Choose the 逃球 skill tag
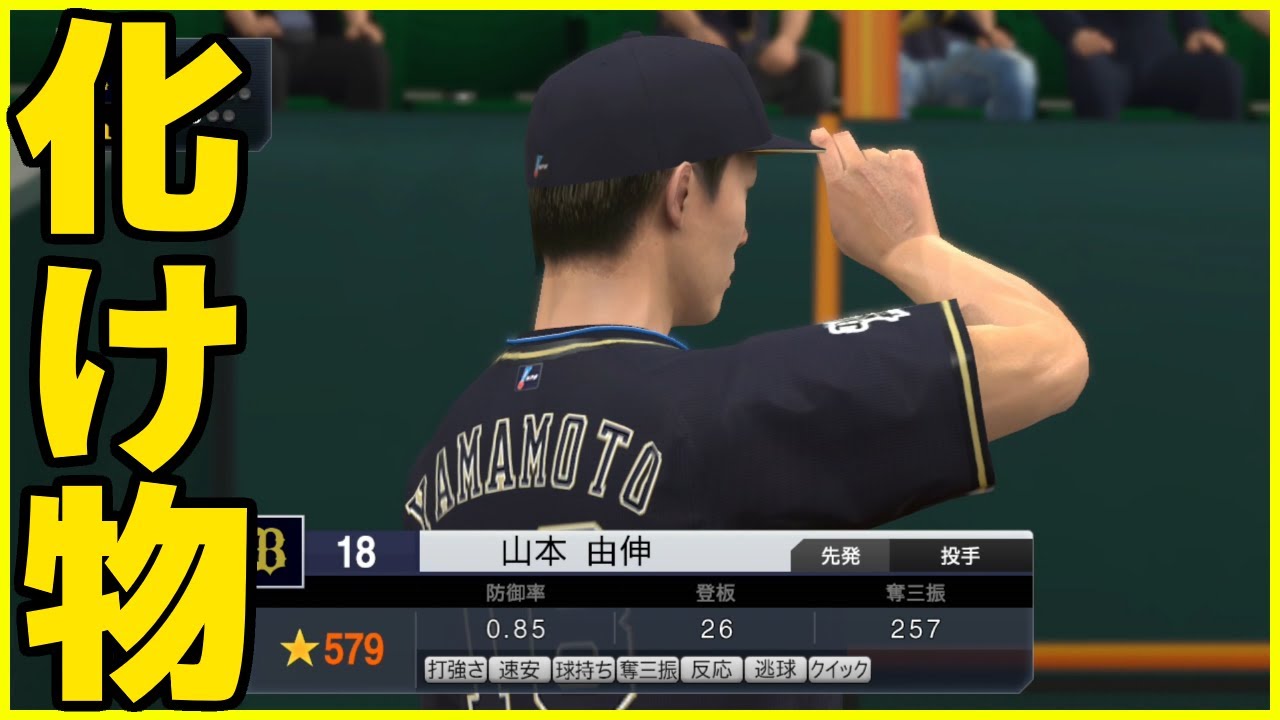Image resolution: width=1280 pixels, height=720 pixels. 775,669
